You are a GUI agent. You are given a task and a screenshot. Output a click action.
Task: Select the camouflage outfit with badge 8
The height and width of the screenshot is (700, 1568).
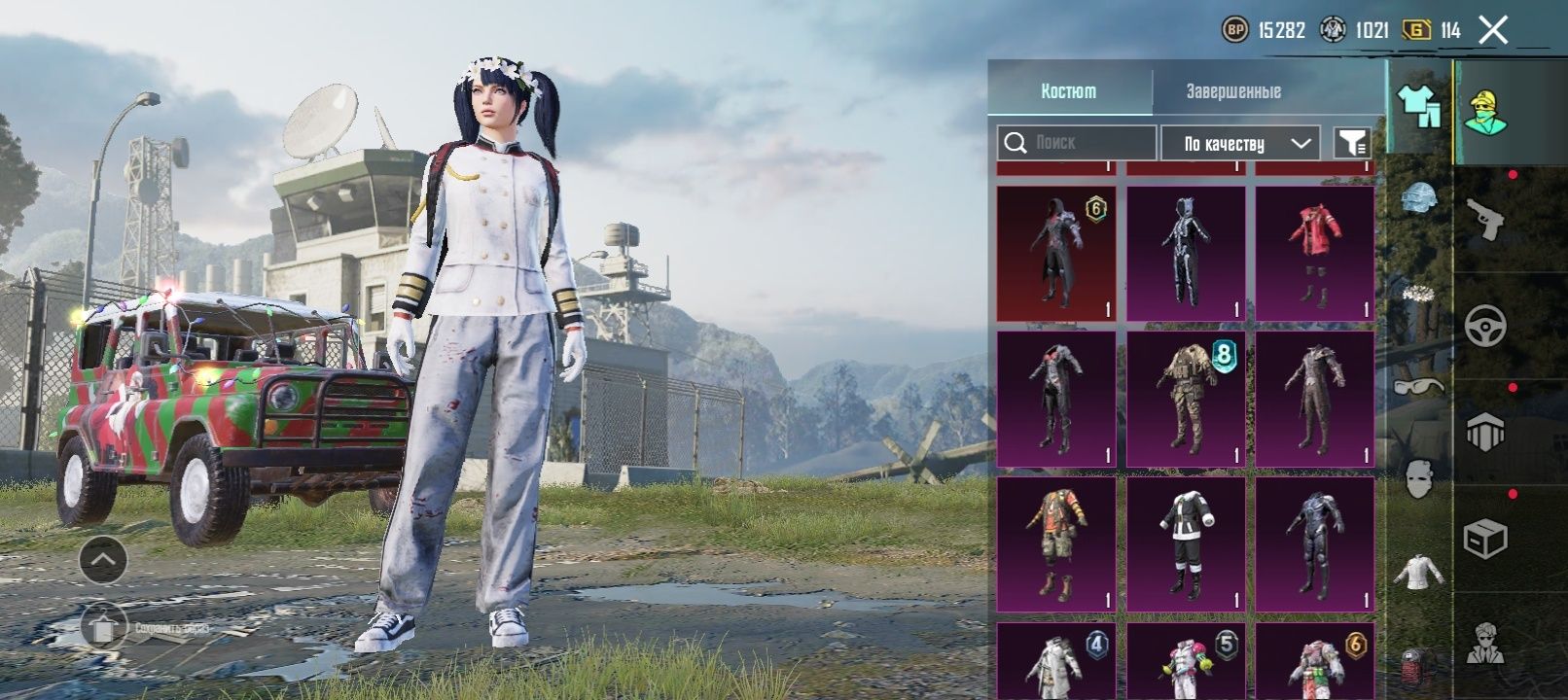pyautogui.click(x=1186, y=399)
